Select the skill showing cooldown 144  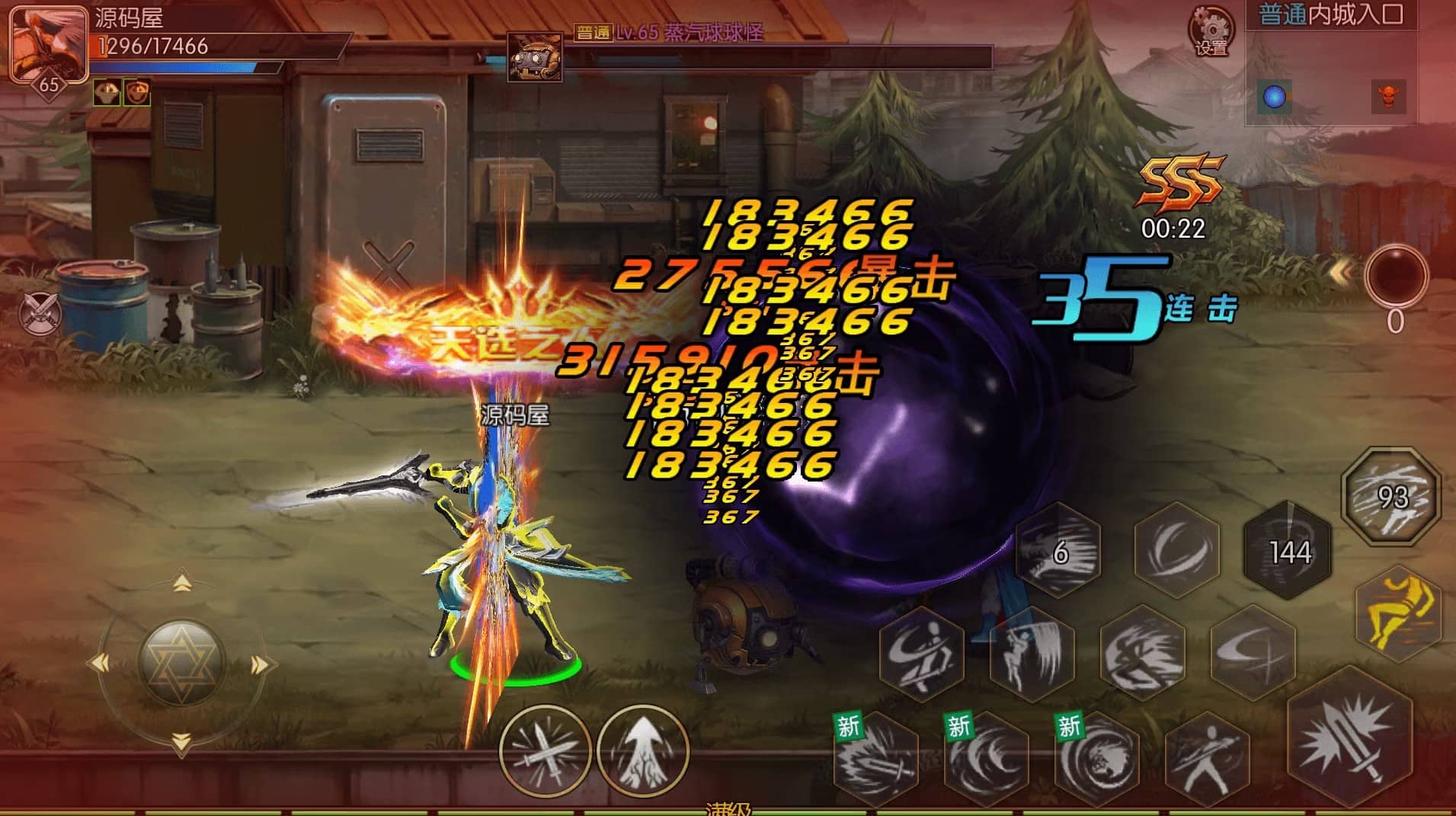(1288, 550)
